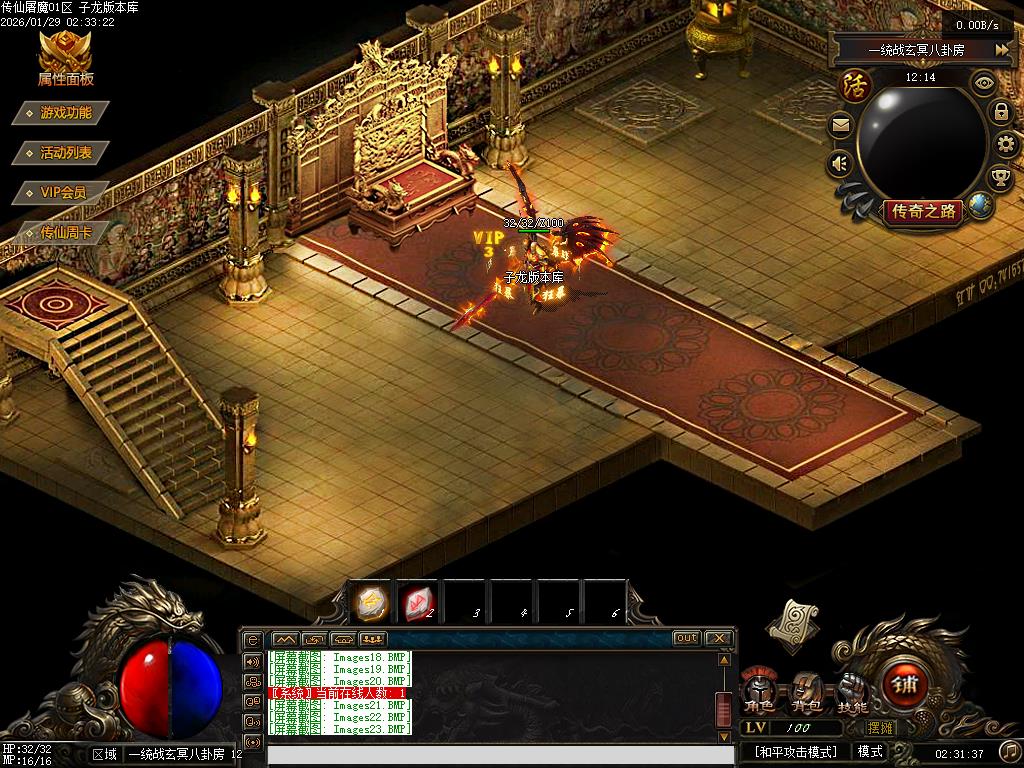Click the chat panel's out button
The image size is (1024, 768).
[687, 638]
